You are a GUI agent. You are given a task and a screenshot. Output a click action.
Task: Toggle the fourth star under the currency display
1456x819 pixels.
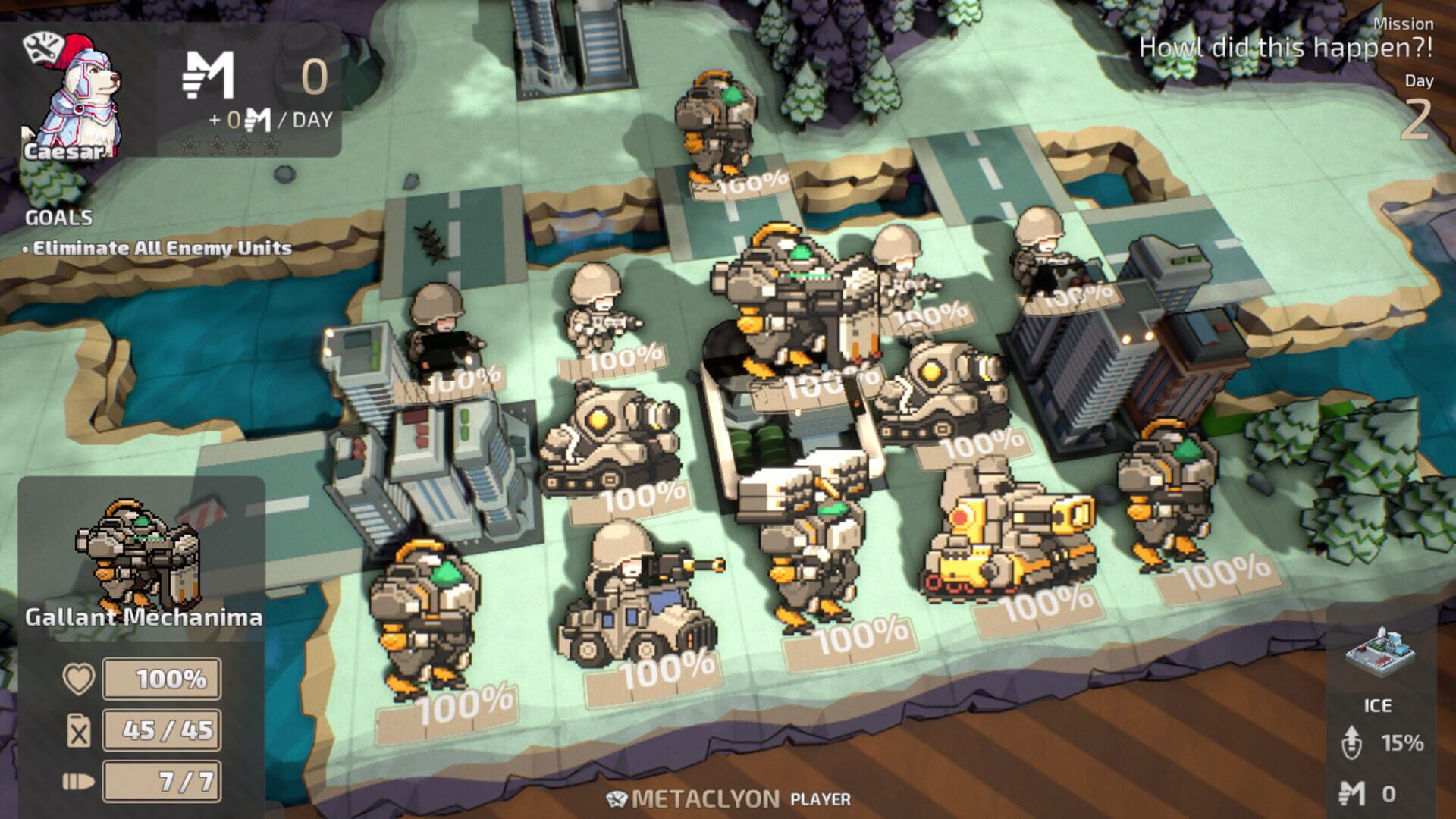tap(269, 146)
